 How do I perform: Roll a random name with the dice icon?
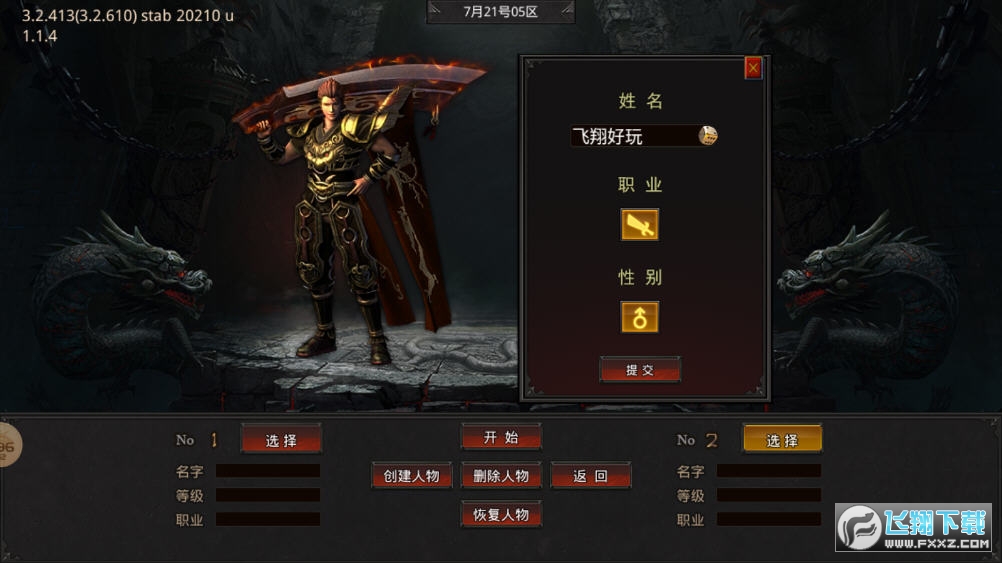click(x=708, y=136)
